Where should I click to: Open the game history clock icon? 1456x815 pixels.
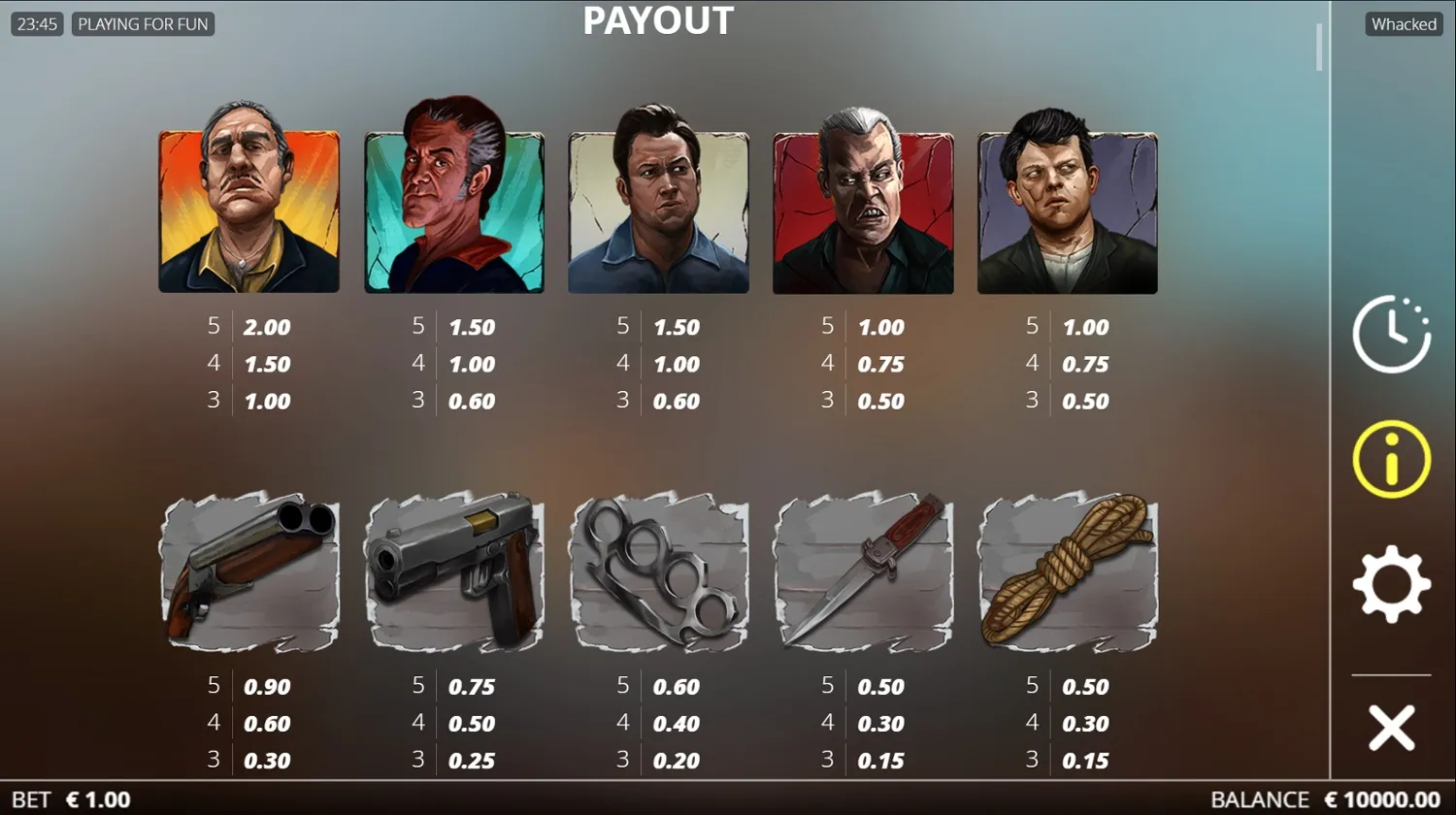(x=1392, y=334)
